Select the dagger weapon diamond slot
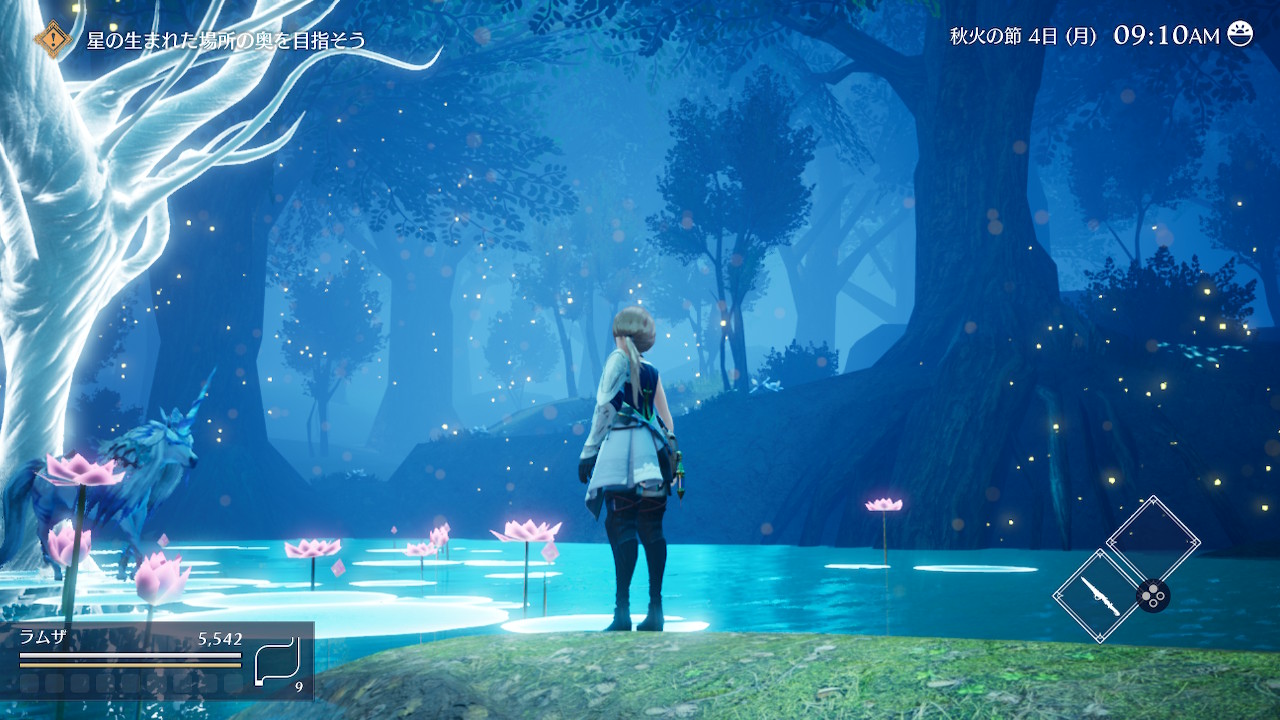The width and height of the screenshot is (1280, 720). click(x=1096, y=595)
